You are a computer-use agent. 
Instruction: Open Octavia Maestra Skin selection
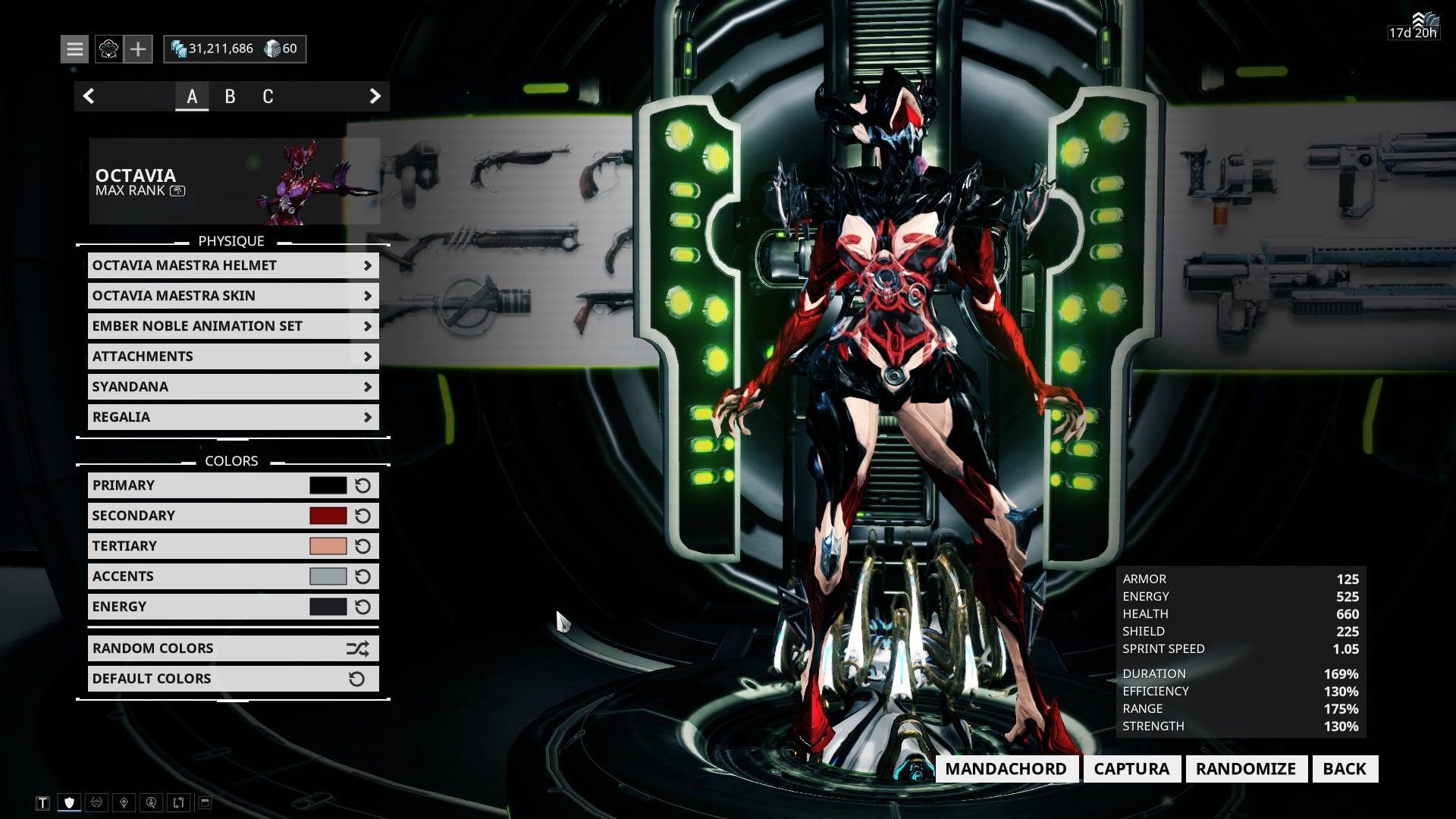pyautogui.click(x=233, y=296)
